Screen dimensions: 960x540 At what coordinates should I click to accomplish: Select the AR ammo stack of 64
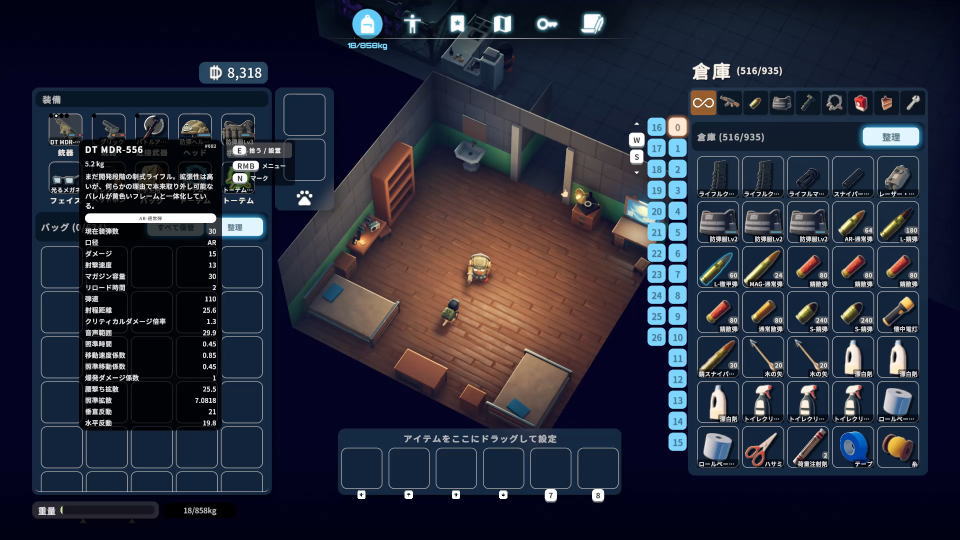(x=853, y=220)
